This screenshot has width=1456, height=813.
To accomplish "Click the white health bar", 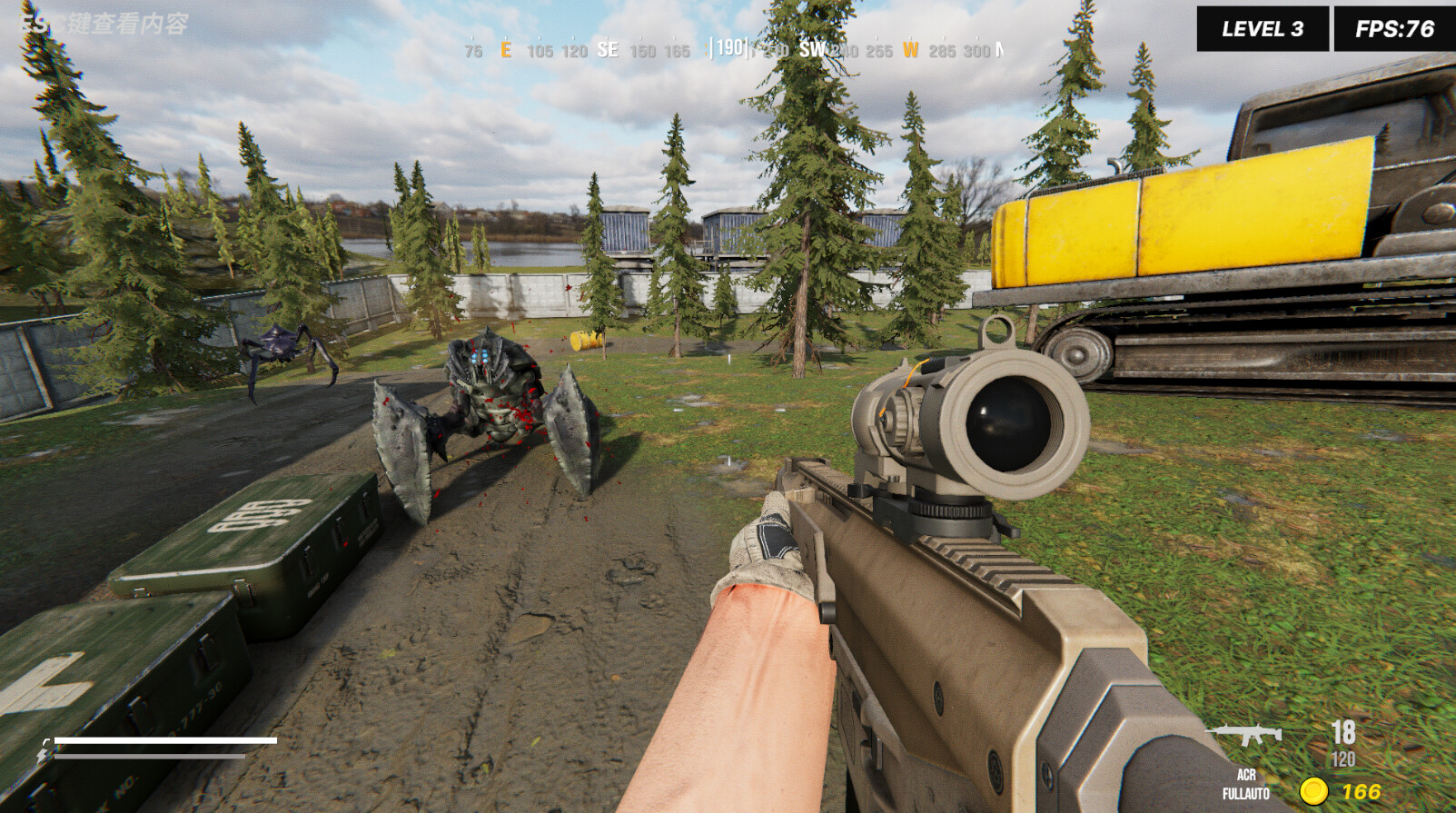I will 163,739.
